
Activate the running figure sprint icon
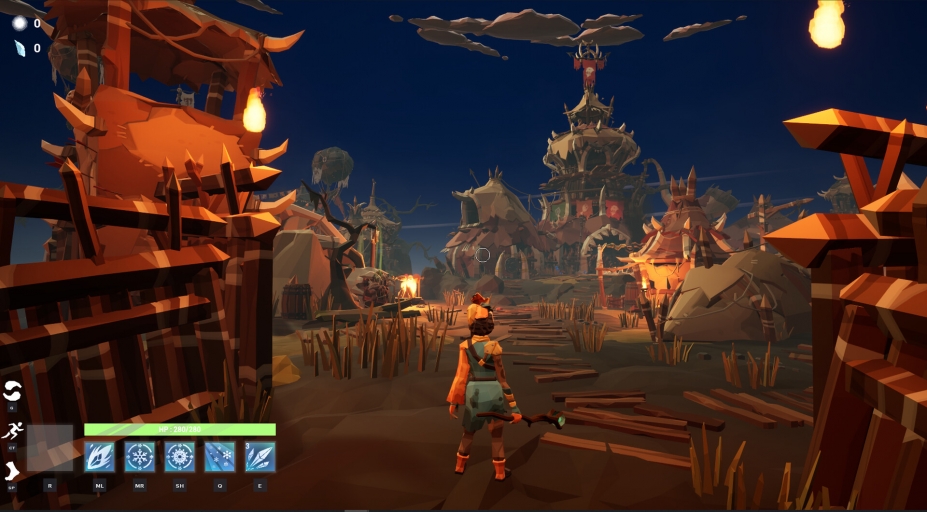coord(12,431)
